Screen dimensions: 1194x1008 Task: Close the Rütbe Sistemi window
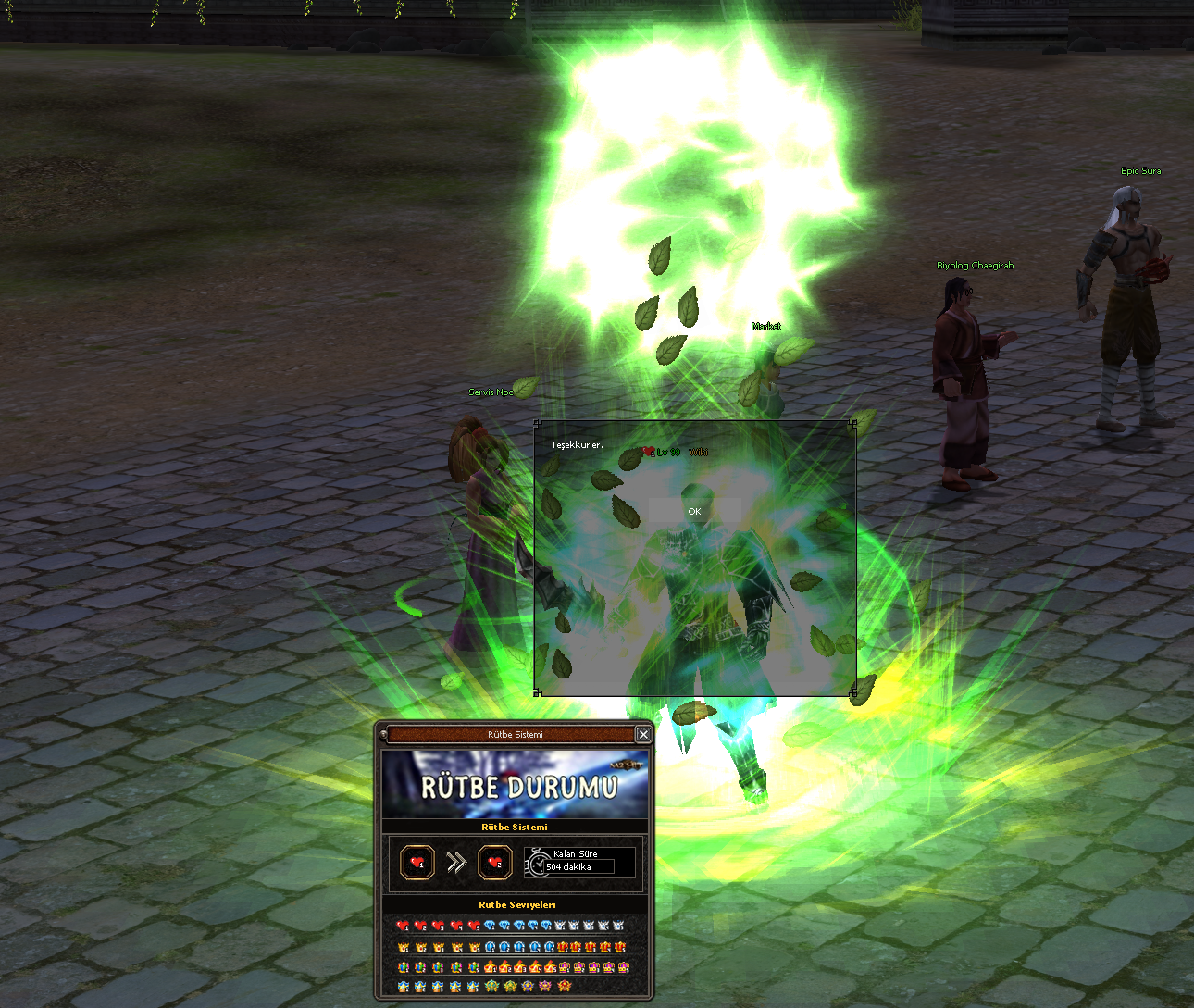click(x=643, y=734)
